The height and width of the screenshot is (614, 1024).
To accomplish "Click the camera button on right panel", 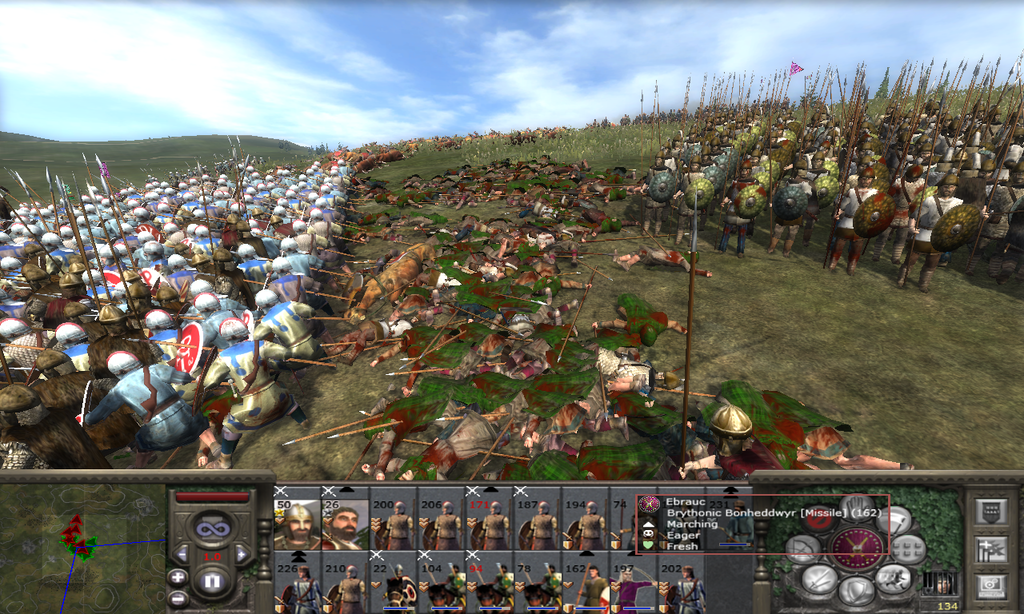I will coord(990,583).
